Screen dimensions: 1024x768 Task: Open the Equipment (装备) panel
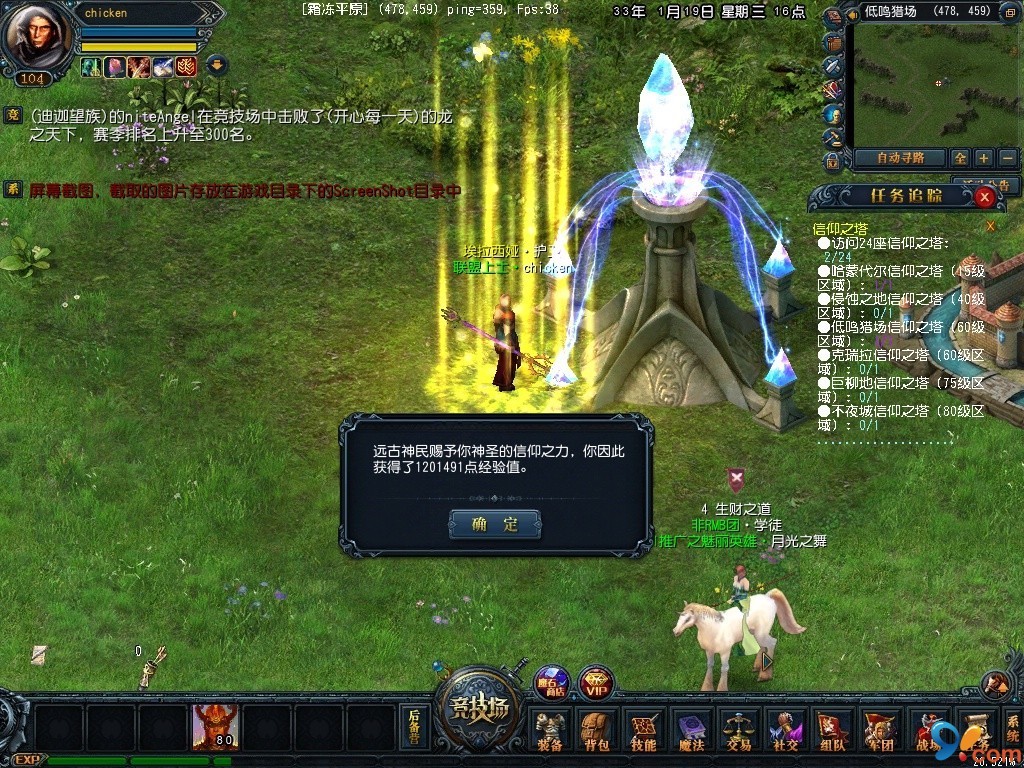coord(549,731)
